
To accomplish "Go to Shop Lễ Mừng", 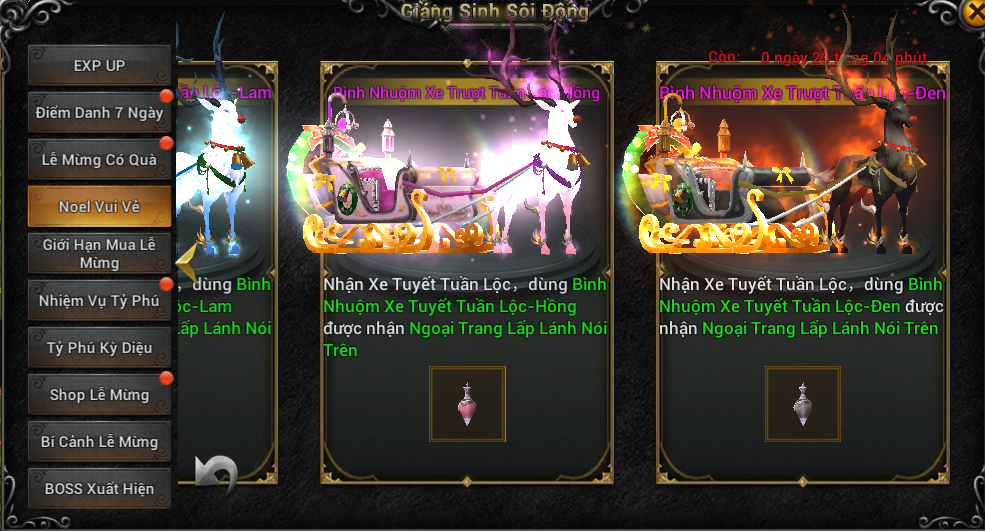I will 99,395.
